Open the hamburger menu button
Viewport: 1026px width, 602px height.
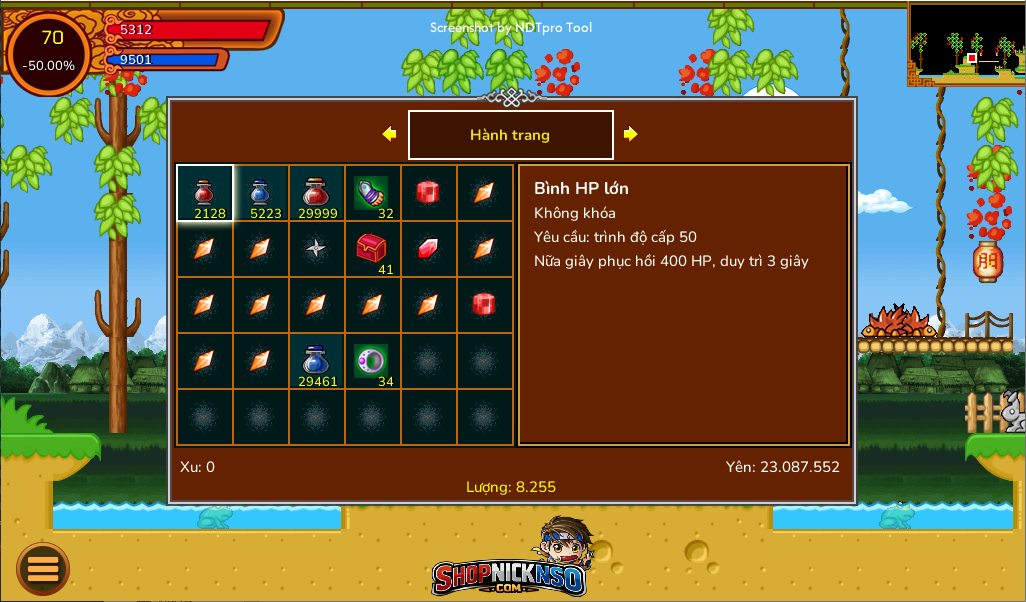pyautogui.click(x=43, y=569)
